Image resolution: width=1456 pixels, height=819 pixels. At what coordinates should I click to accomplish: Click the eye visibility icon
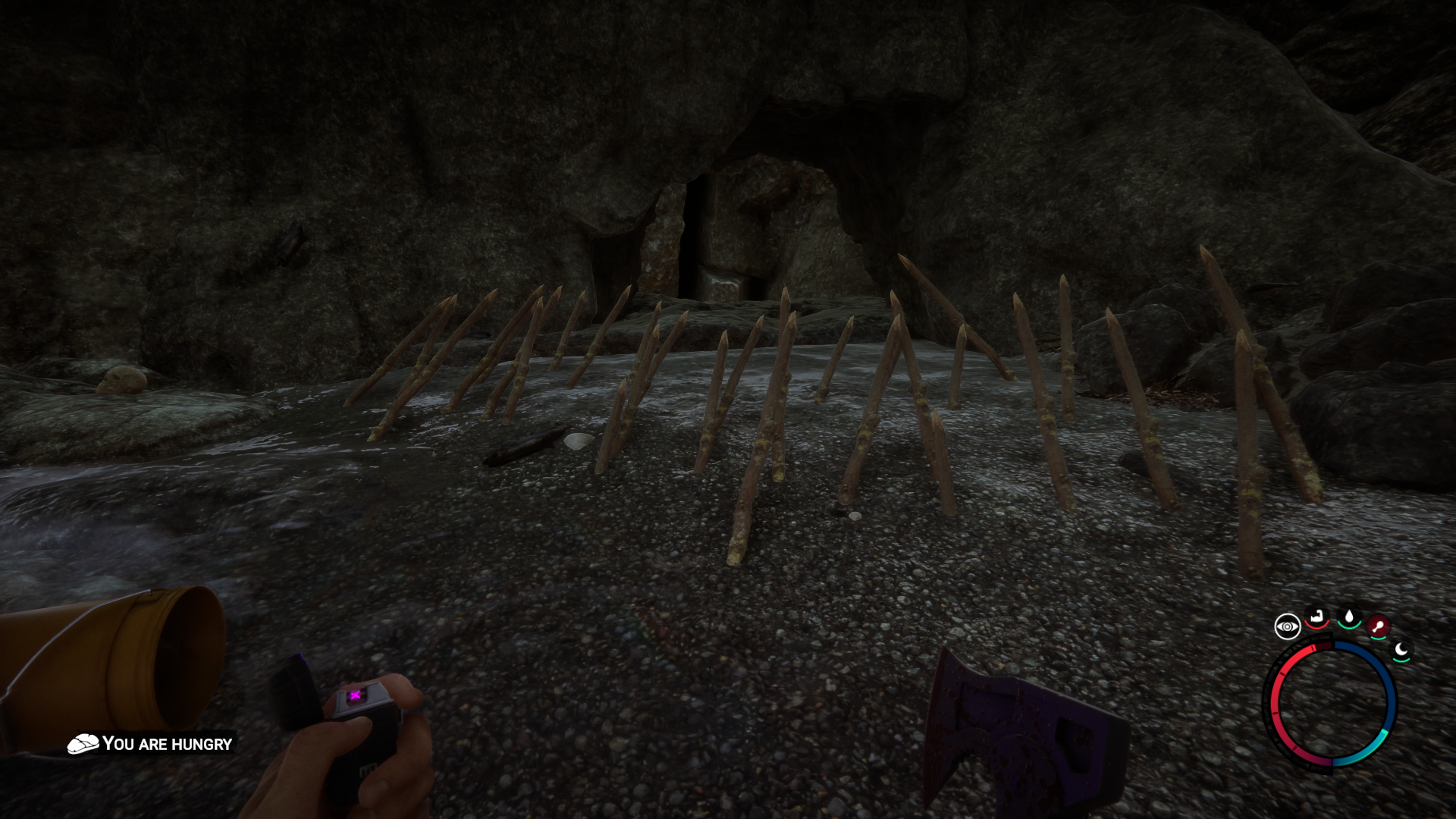[x=1287, y=627]
